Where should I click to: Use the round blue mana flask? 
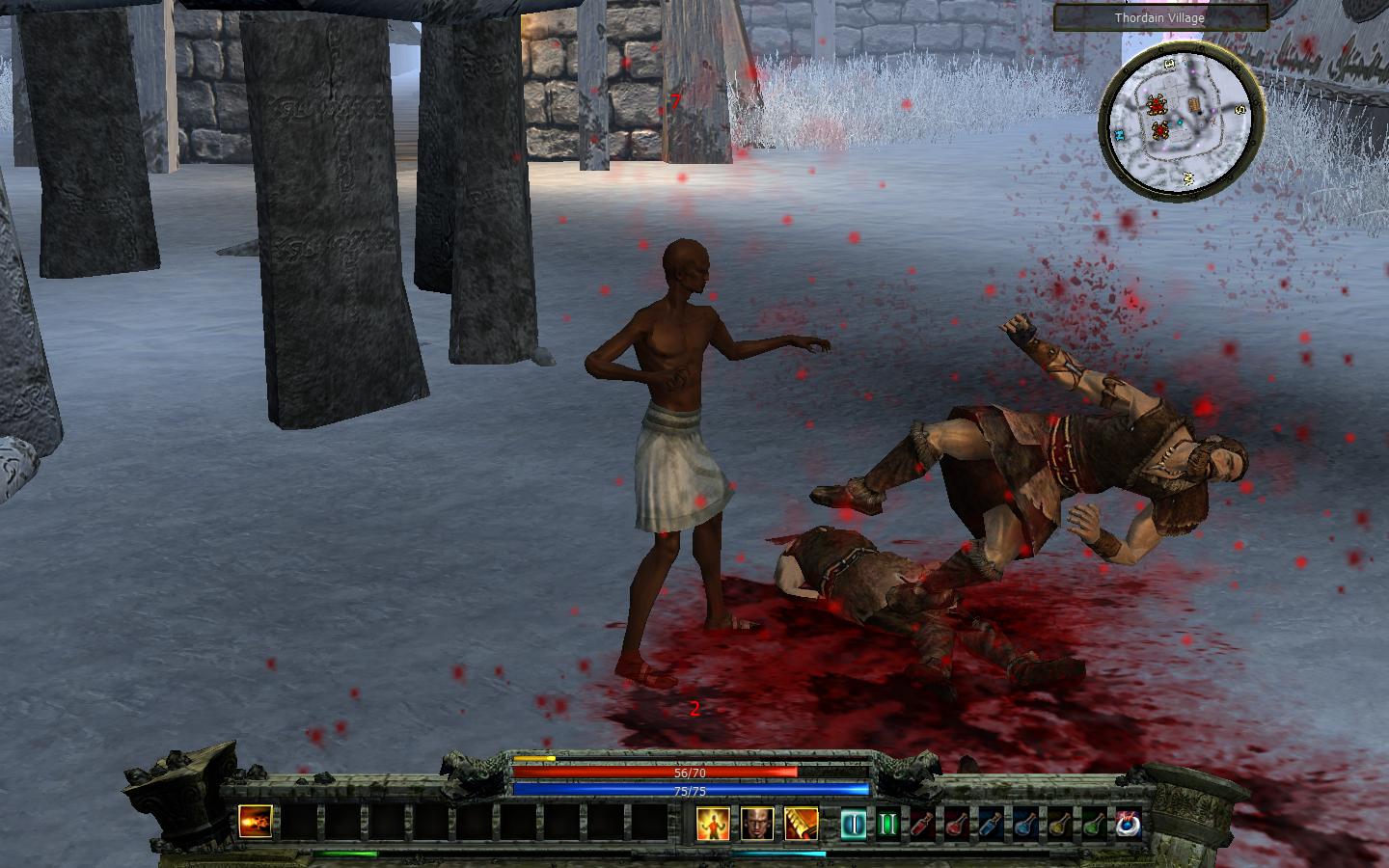tap(1024, 824)
